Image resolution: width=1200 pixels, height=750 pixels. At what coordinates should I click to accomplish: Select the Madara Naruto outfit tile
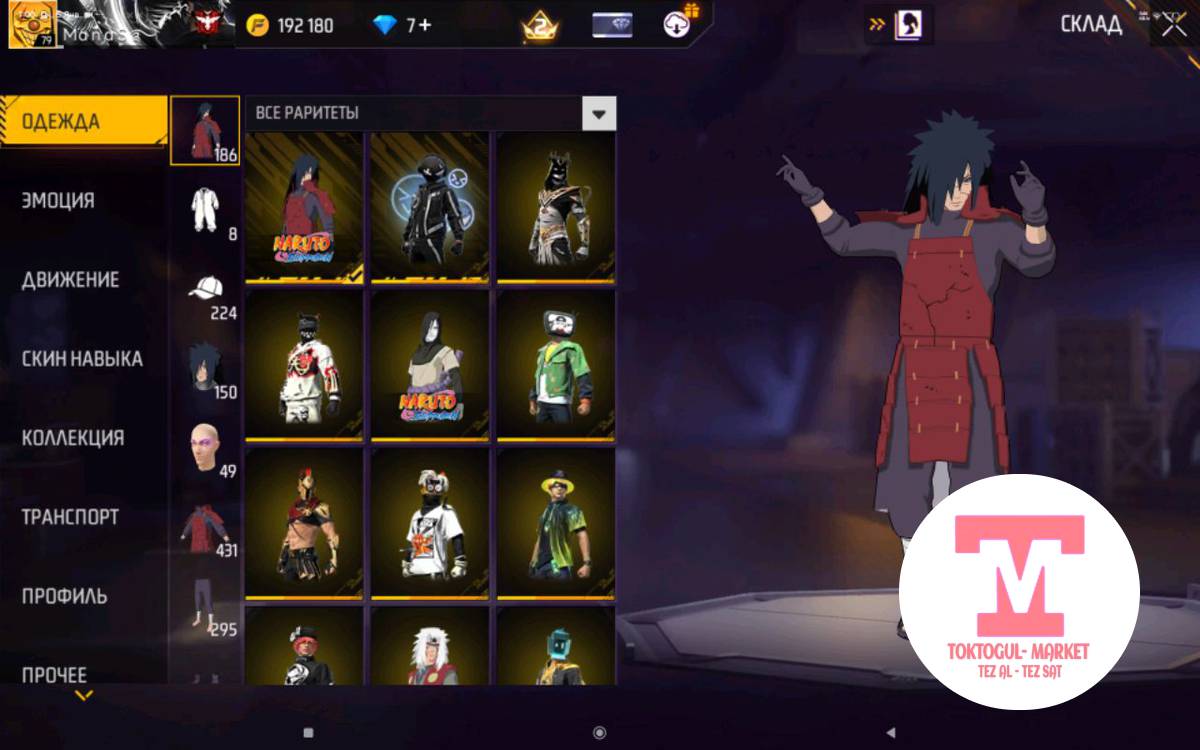tap(304, 207)
